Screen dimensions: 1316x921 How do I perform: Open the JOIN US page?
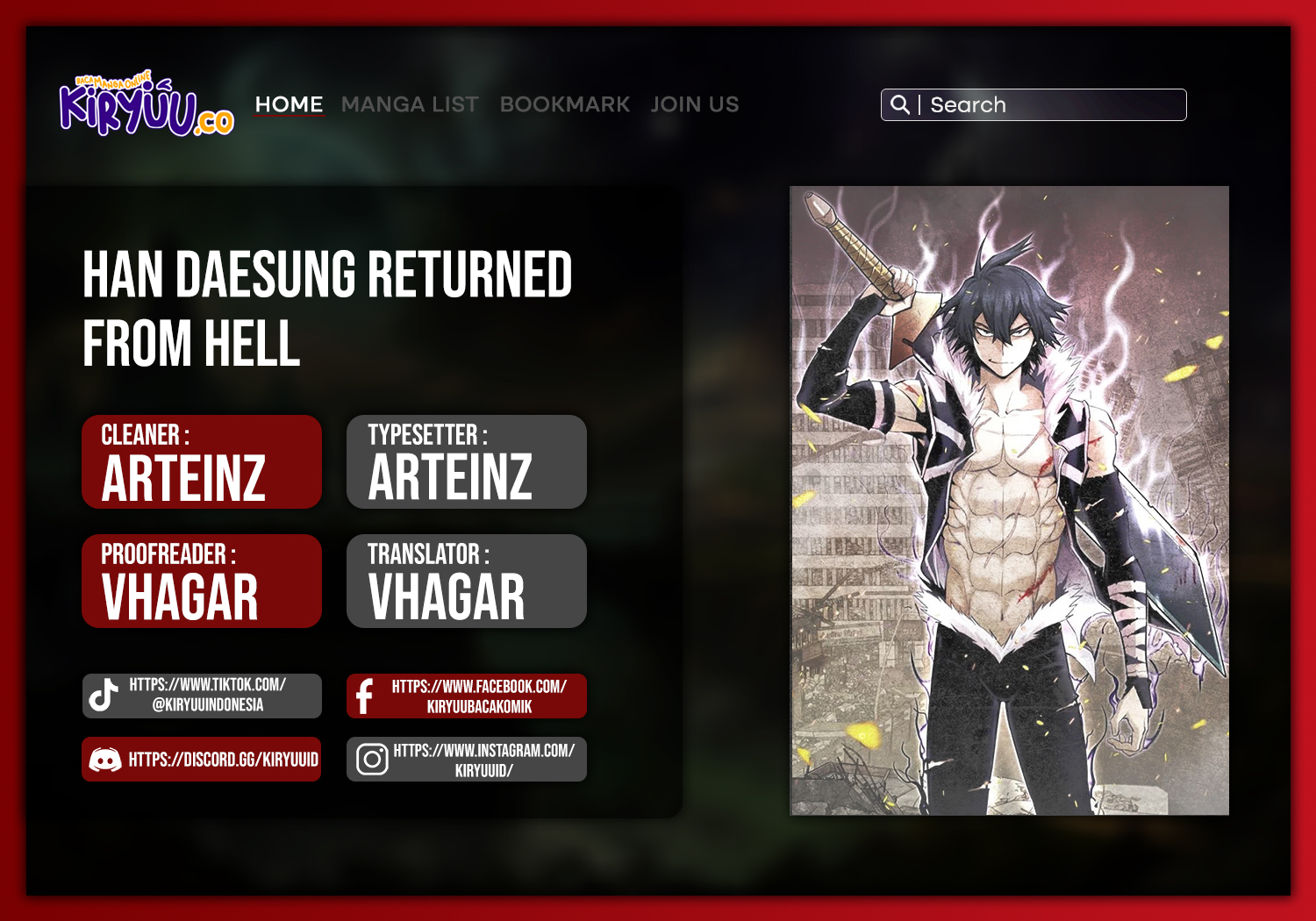coord(695,104)
